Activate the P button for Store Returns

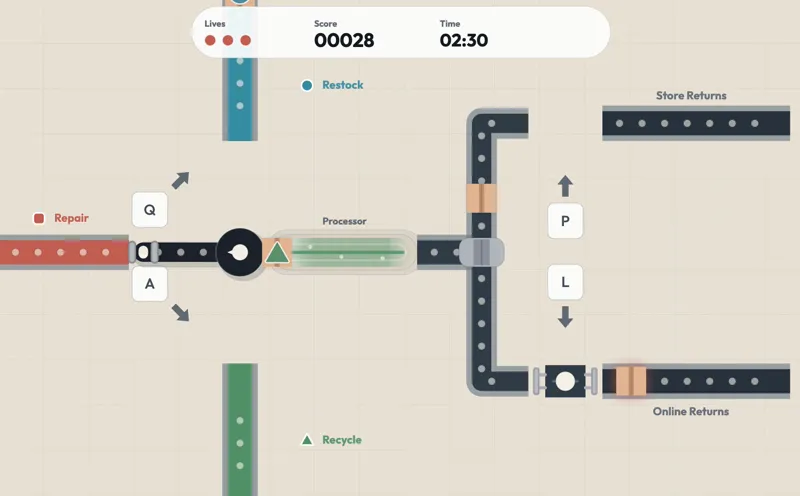point(565,221)
